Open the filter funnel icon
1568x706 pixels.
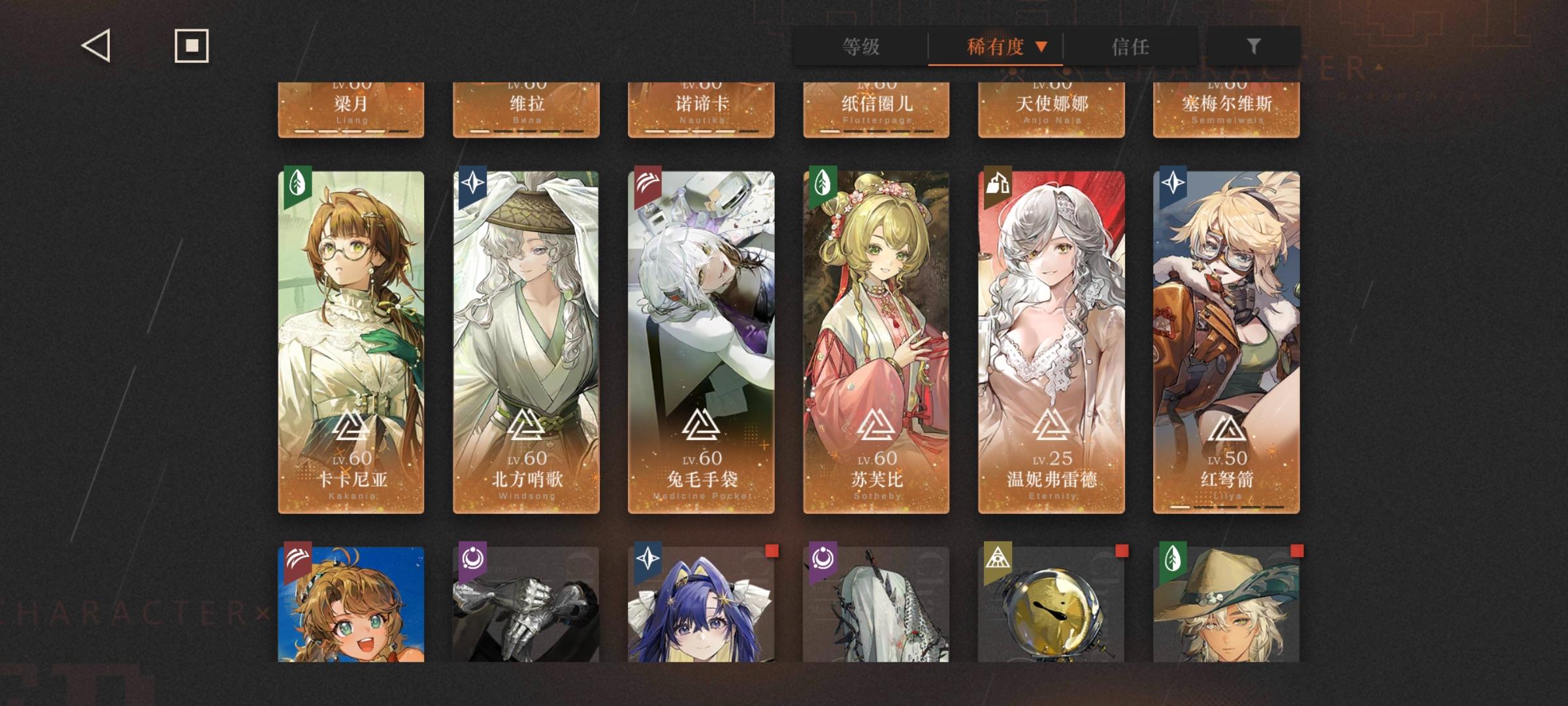coord(1252,46)
